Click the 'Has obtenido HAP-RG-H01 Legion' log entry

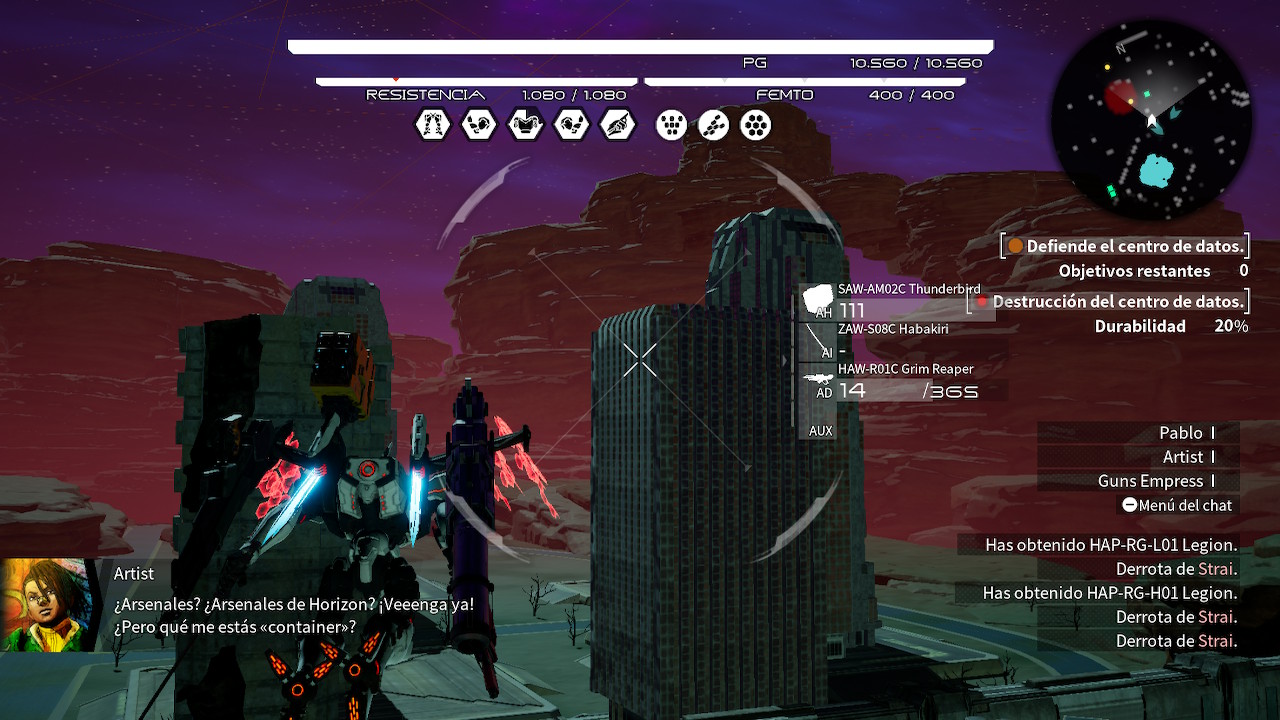click(1110, 593)
